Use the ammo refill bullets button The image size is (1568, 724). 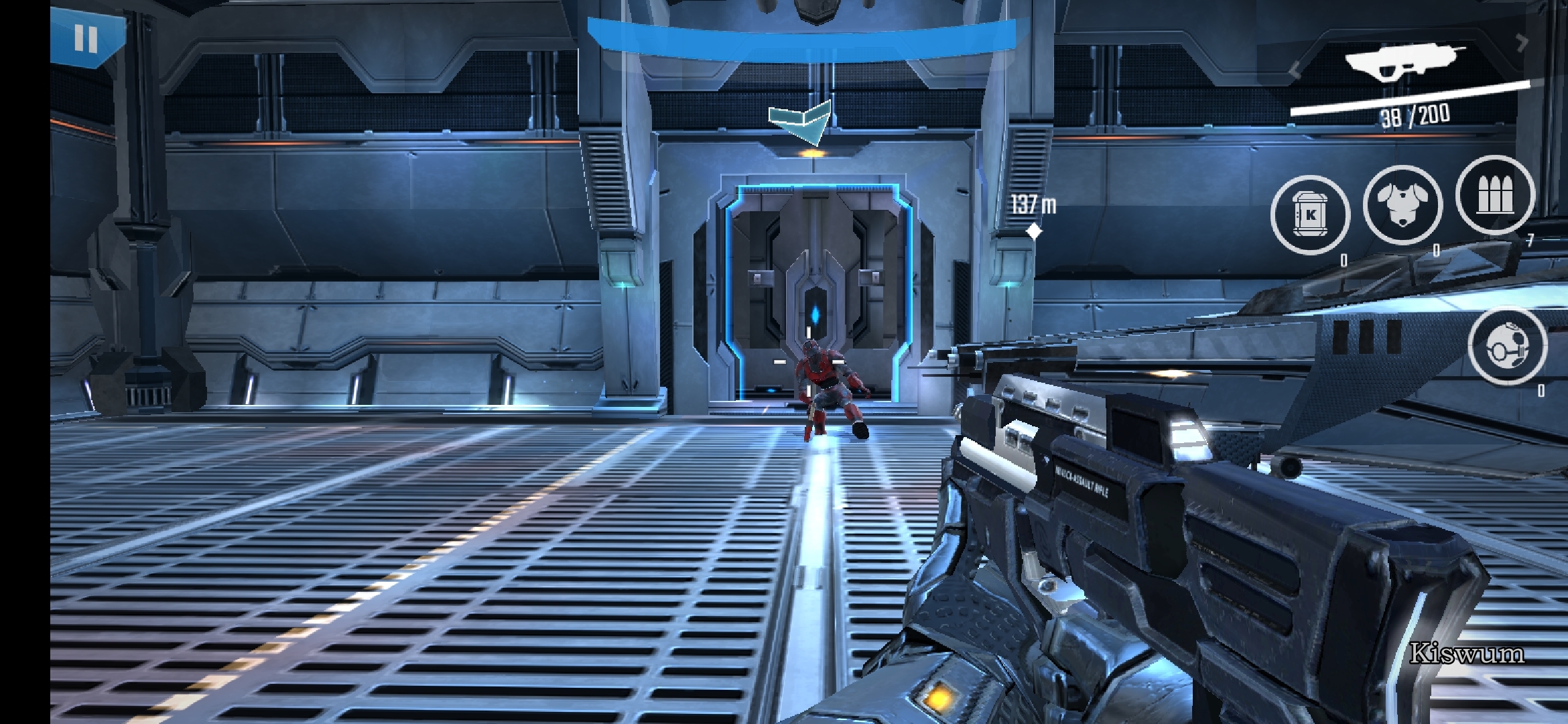coord(1495,195)
